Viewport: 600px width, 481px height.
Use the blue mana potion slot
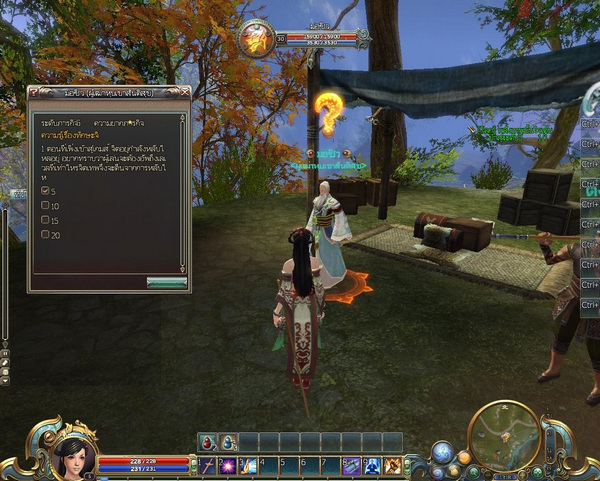click(x=228, y=441)
